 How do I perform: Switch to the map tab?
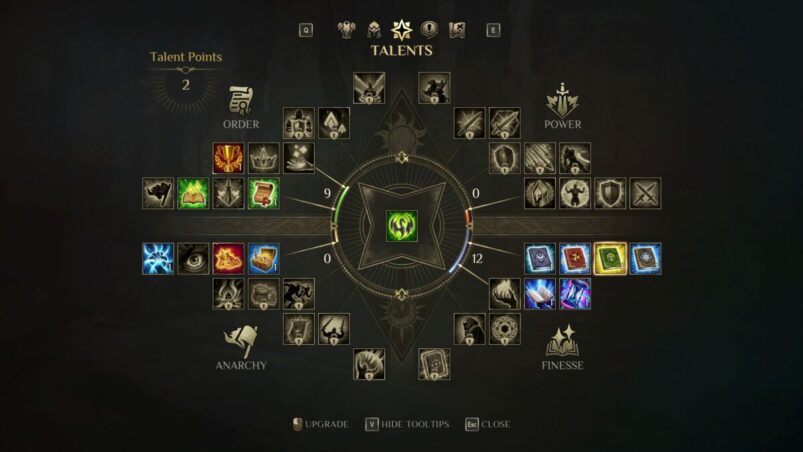coord(457,29)
